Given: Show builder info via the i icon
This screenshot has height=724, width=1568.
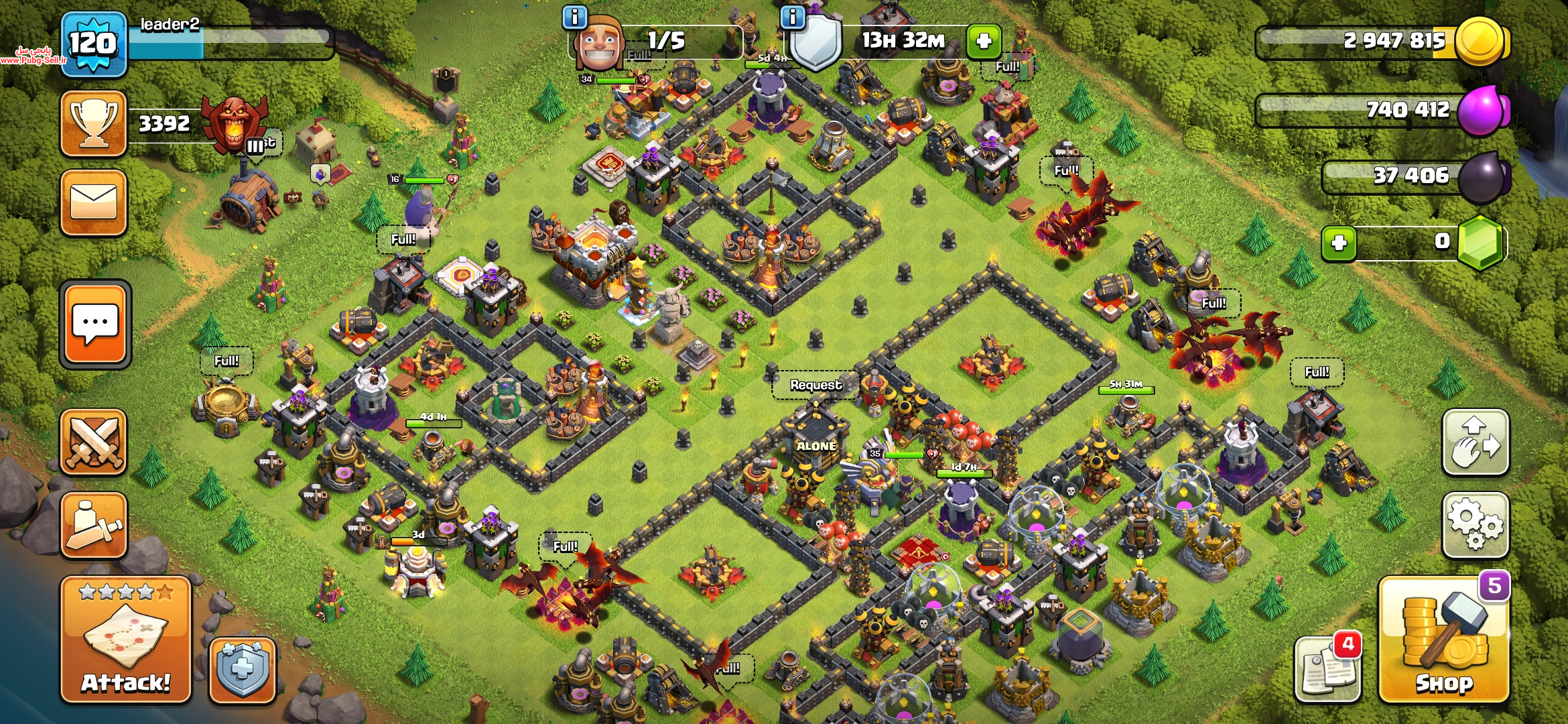Looking at the screenshot, I should [x=575, y=17].
